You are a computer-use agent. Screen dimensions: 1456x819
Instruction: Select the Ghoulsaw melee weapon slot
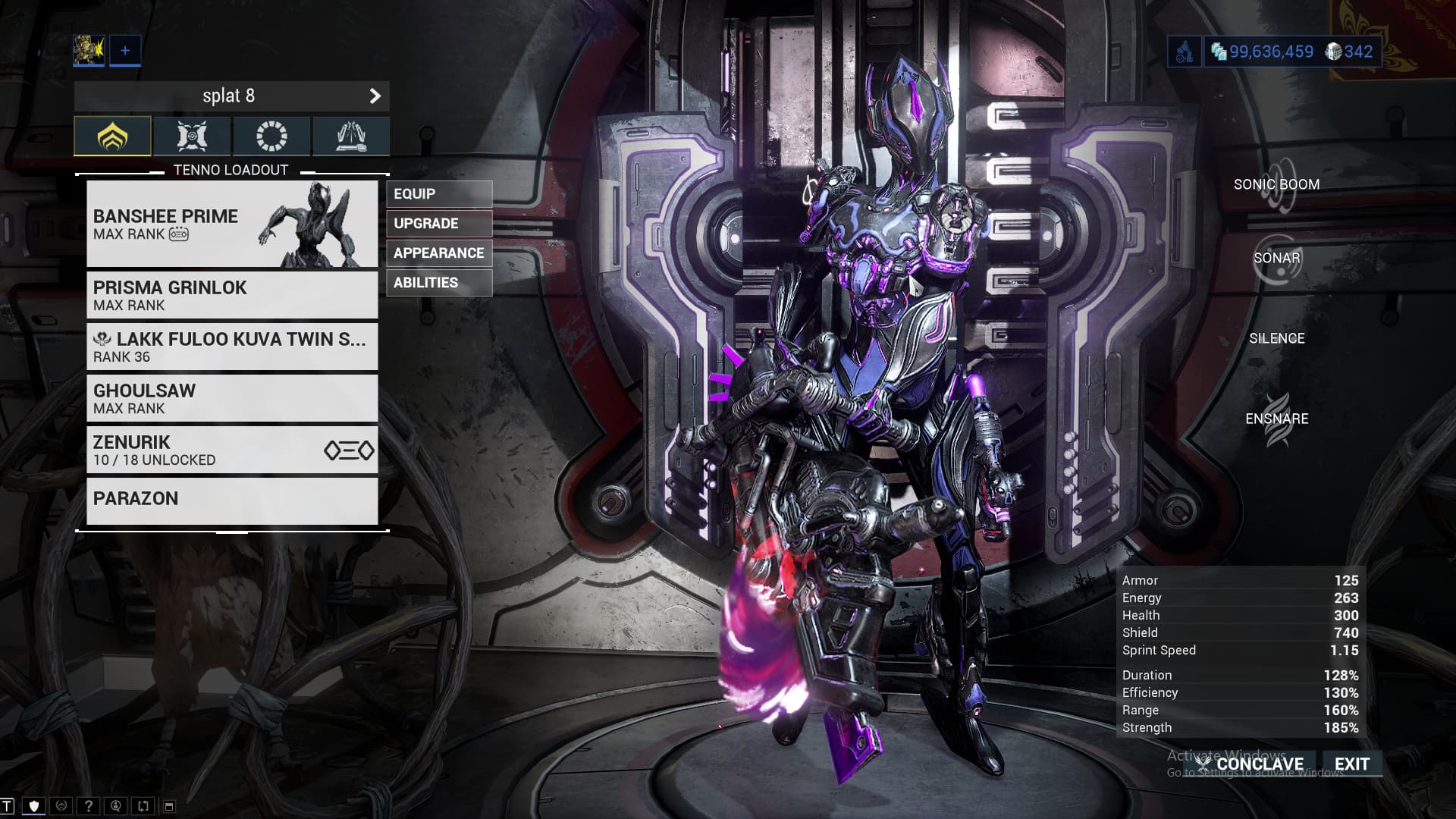point(232,398)
